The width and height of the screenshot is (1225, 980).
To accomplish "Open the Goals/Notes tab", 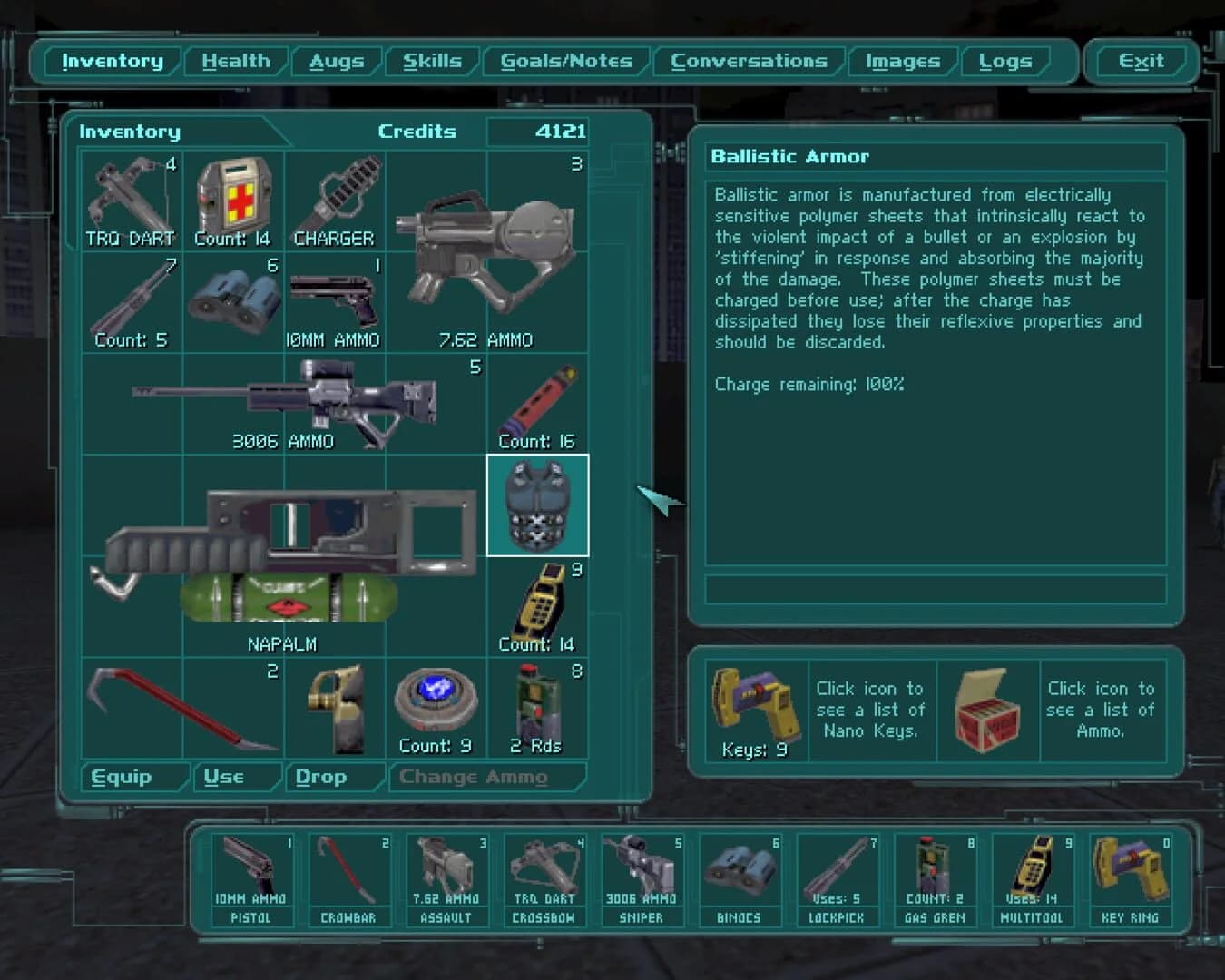I will click(x=566, y=61).
